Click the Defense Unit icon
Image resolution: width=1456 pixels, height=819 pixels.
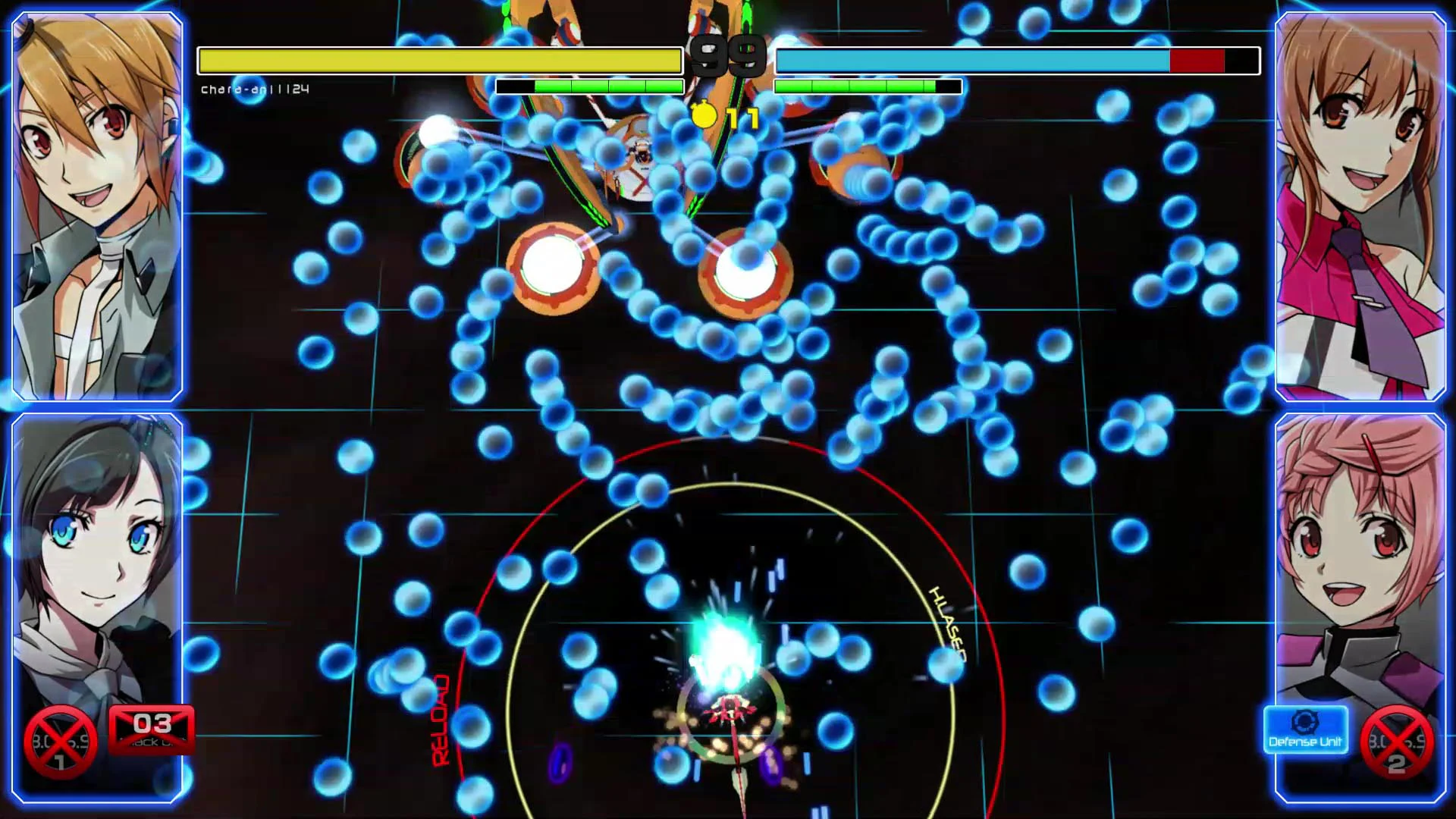tap(1306, 730)
